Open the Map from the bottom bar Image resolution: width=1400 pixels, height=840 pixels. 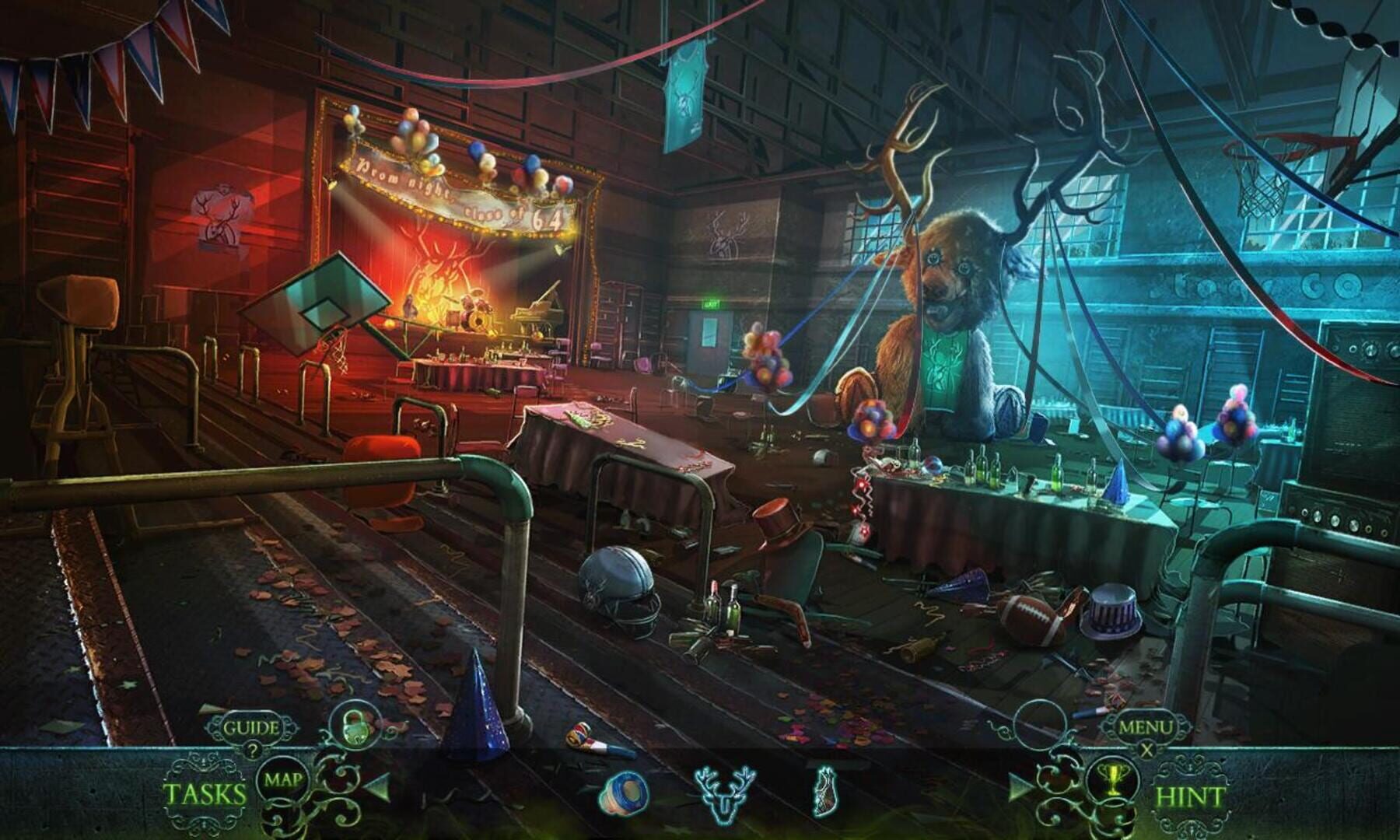(283, 779)
